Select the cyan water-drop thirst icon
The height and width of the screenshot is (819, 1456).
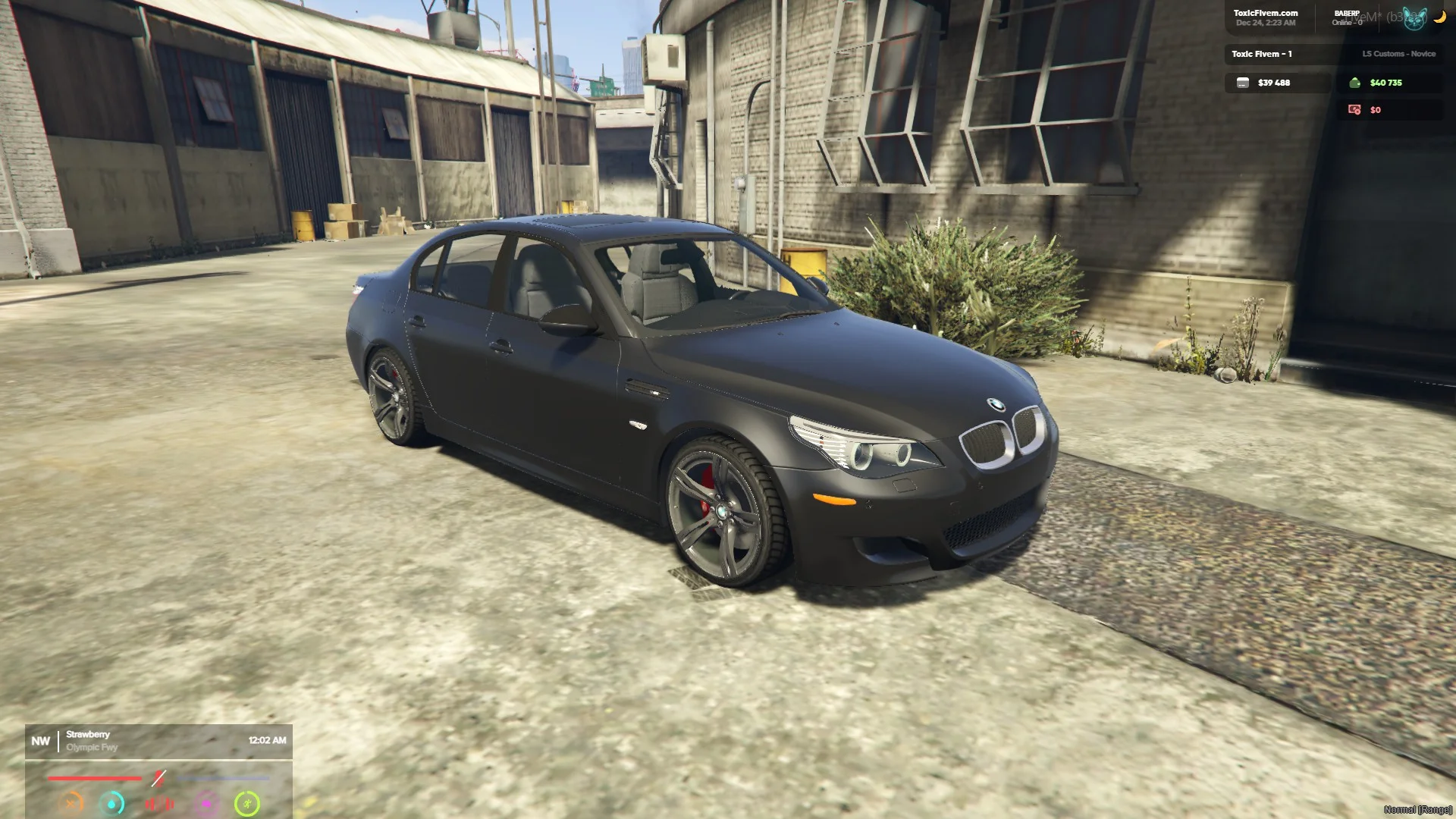[112, 803]
